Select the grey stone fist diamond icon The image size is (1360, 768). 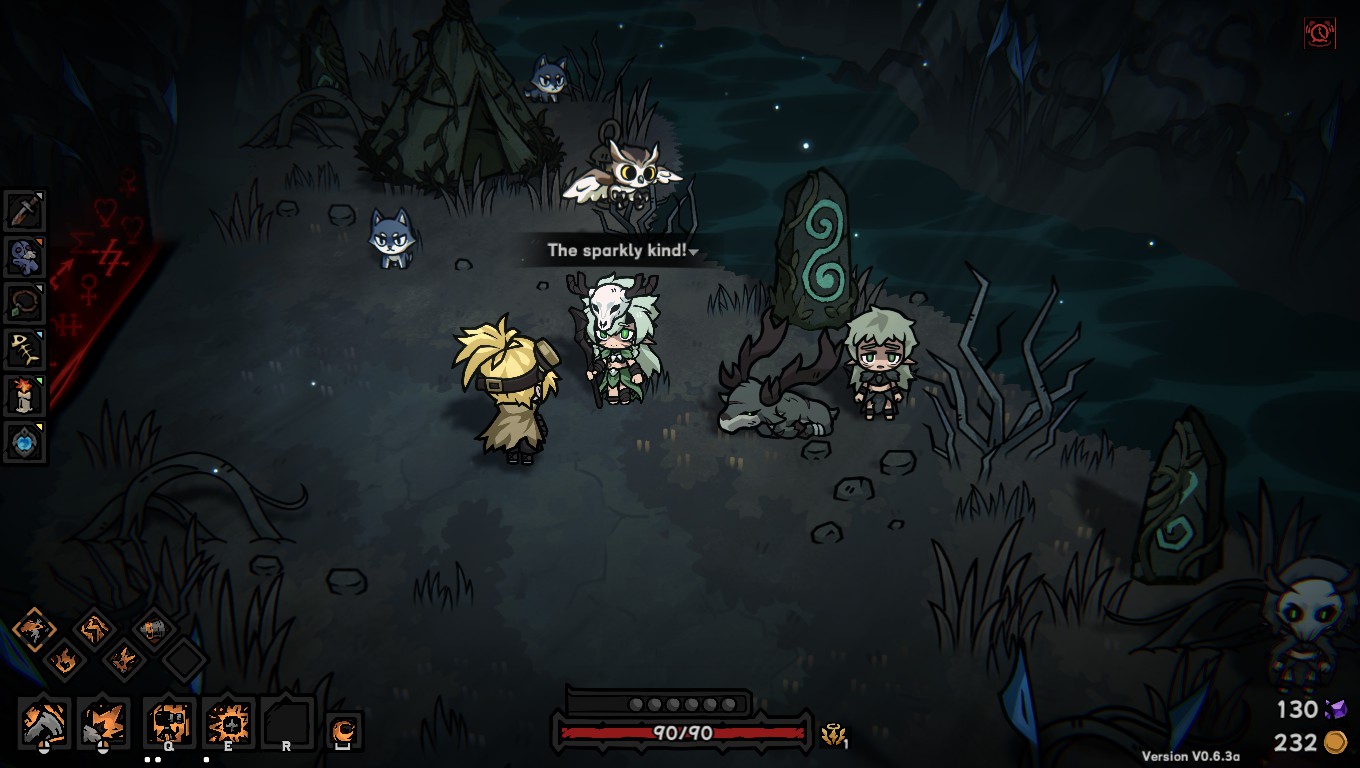point(154,630)
